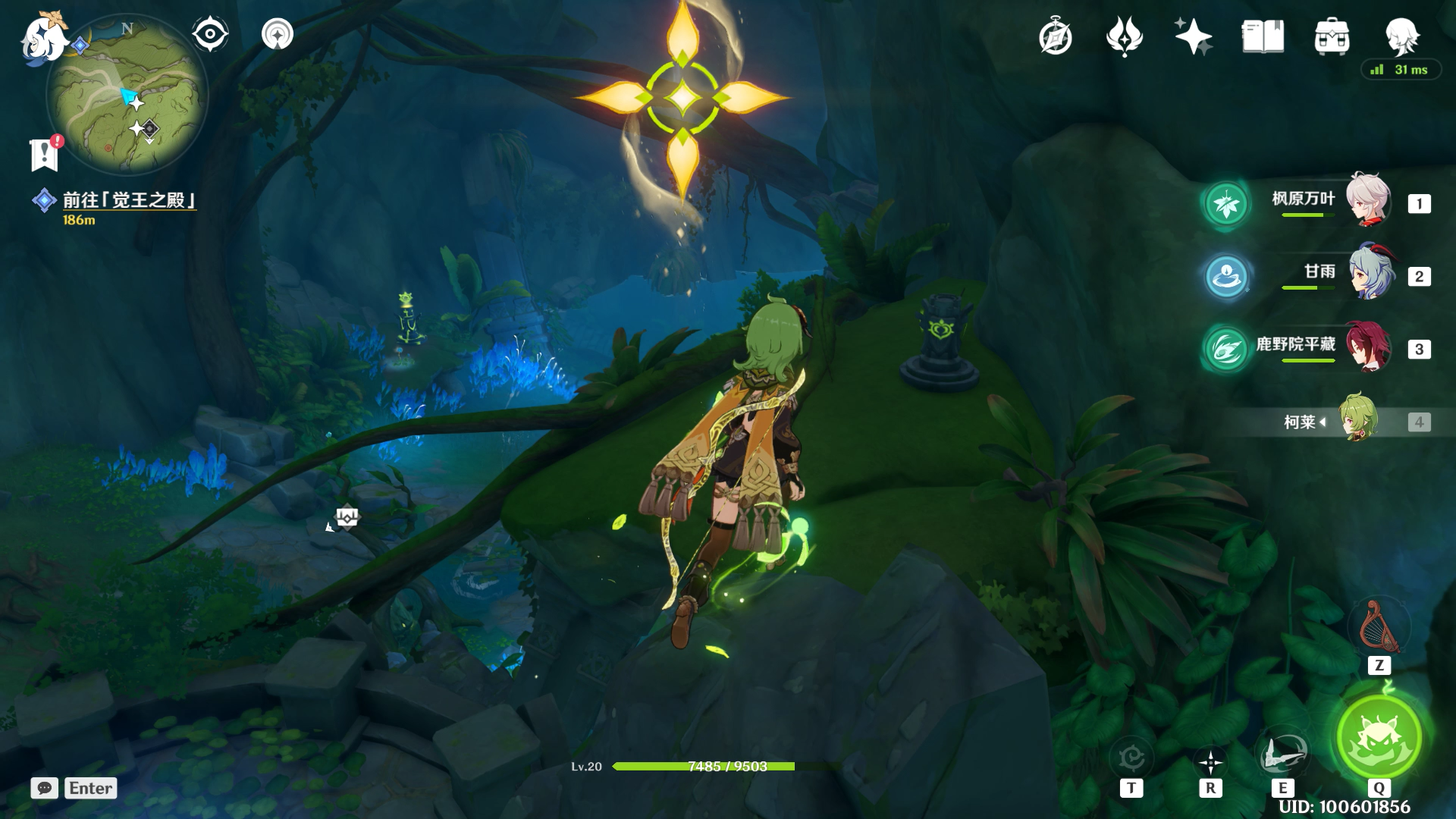Open the inventory backpack icon
The width and height of the screenshot is (1456, 819).
[1332, 36]
